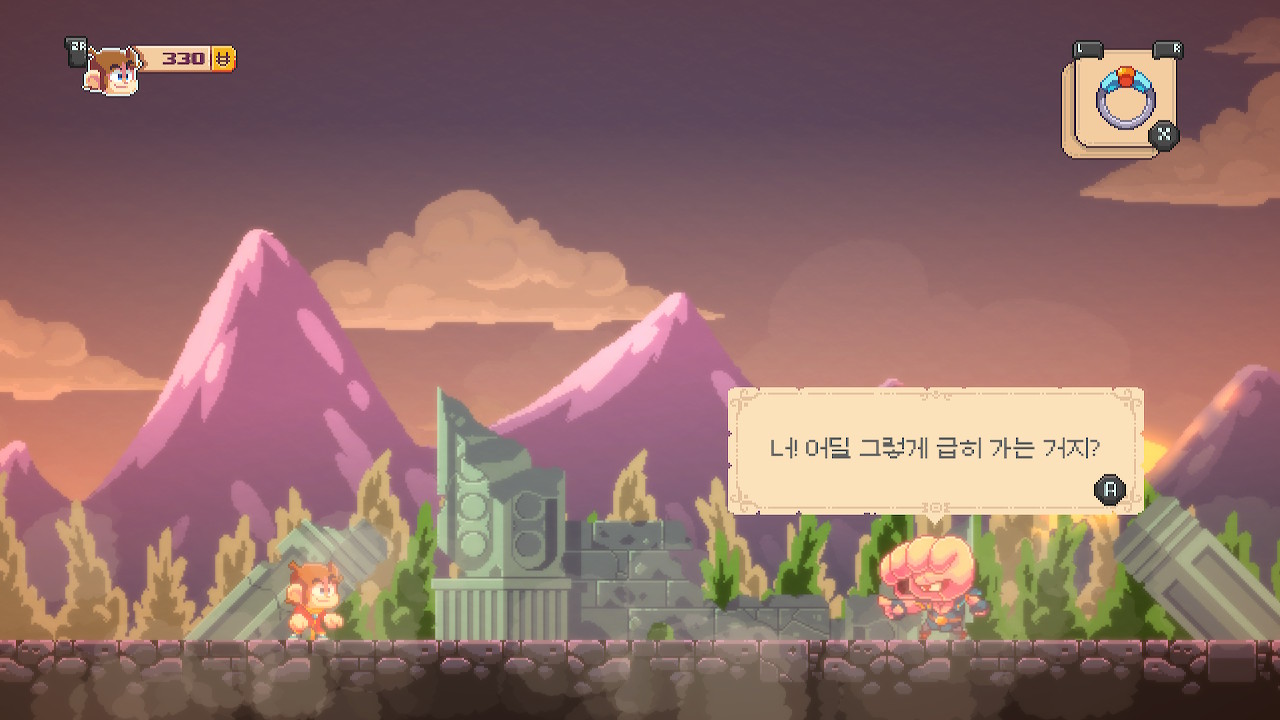Click the yellow coin currency icon
This screenshot has width=1280, height=720.
[x=222, y=60]
